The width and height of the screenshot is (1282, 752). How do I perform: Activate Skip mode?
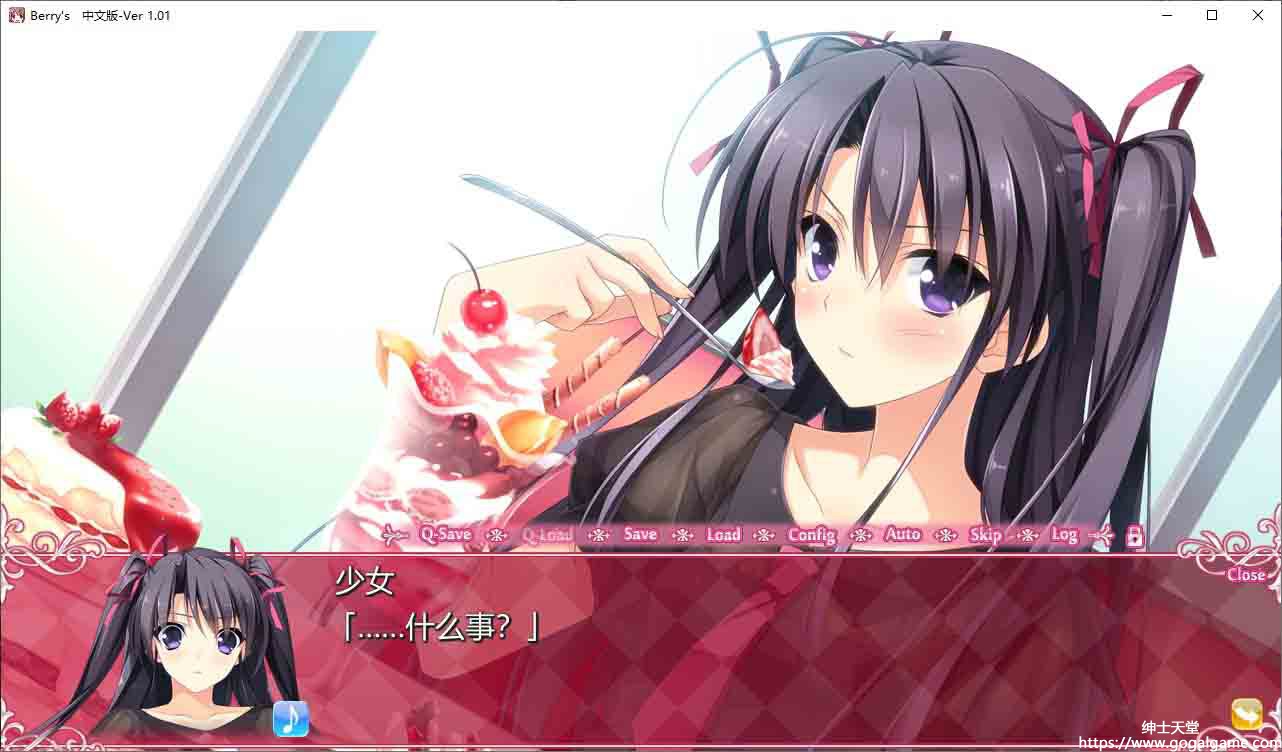(x=985, y=535)
